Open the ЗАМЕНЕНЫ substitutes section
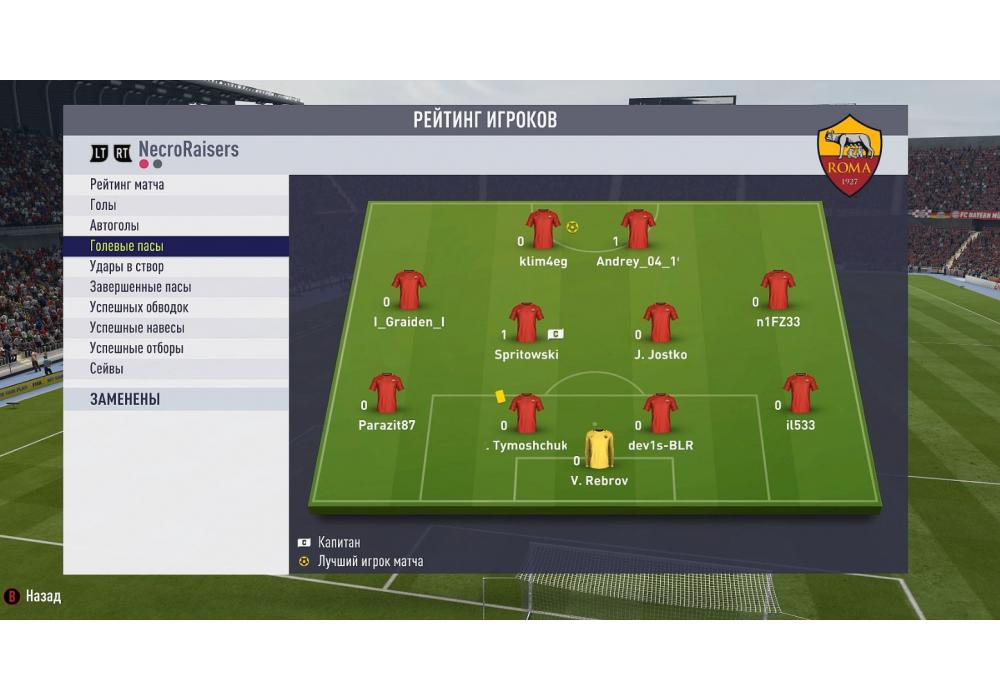Viewport: 1000px width, 700px height. [125, 399]
